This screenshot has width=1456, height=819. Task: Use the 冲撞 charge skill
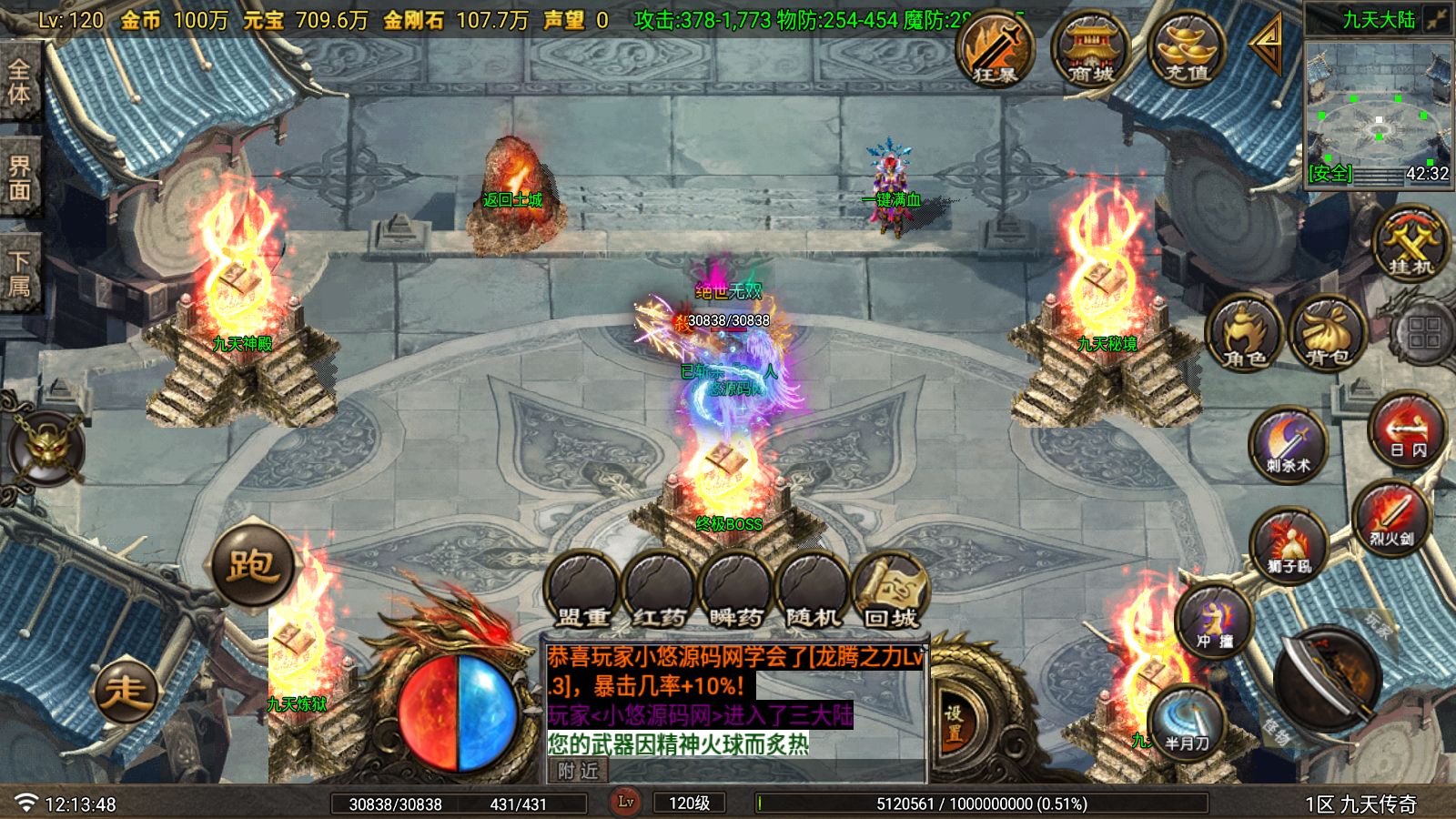(1215, 621)
